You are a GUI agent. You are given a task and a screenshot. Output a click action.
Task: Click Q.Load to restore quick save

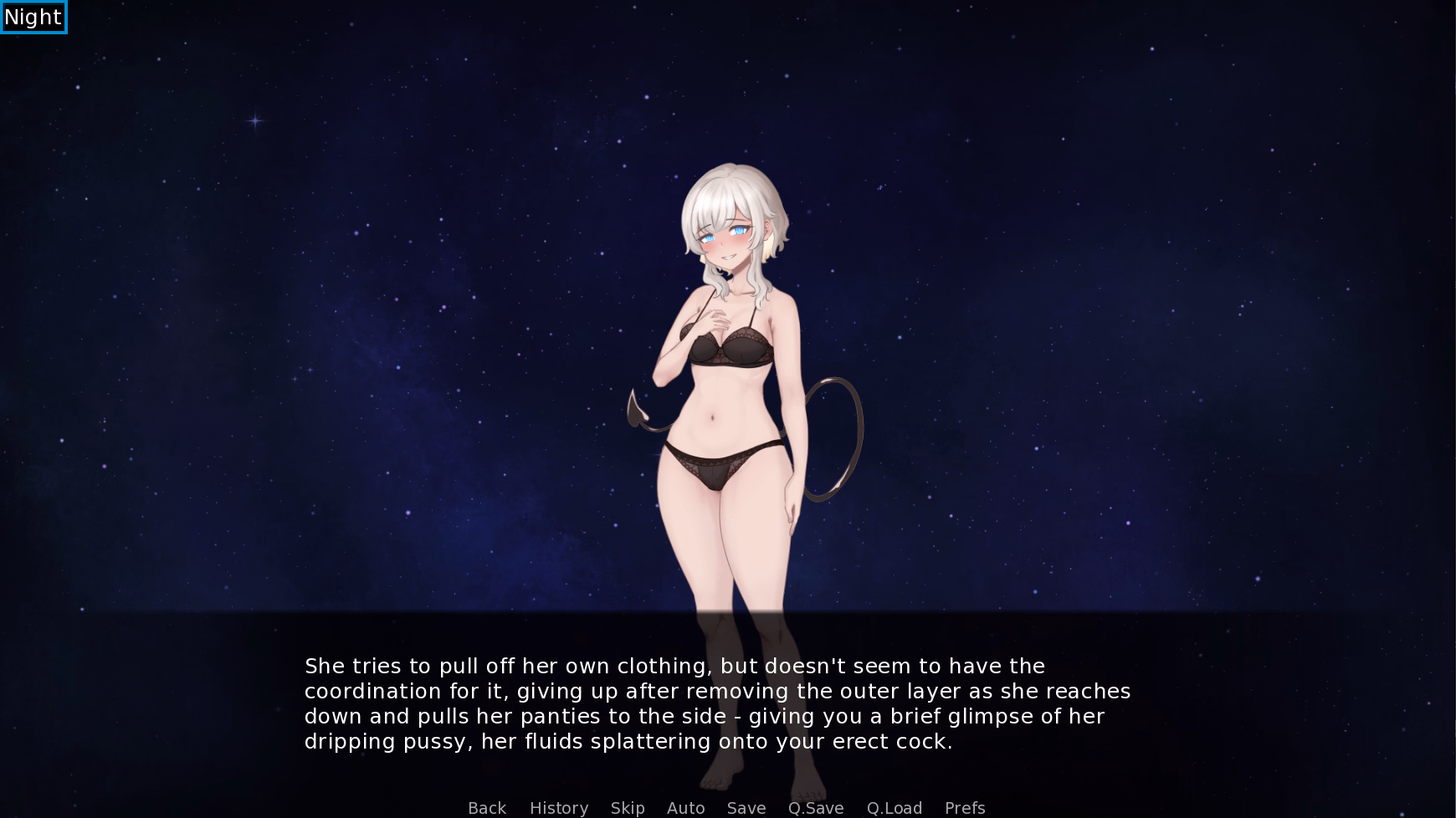(x=894, y=808)
